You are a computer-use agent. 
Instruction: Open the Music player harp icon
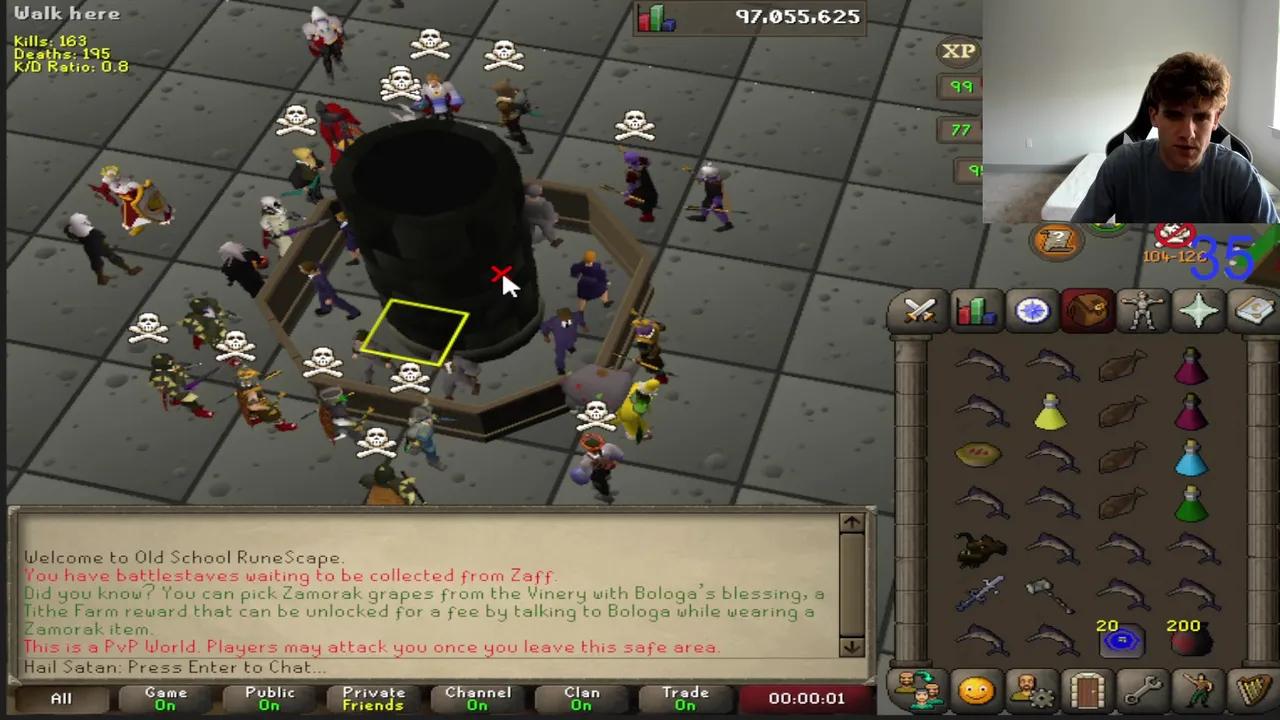pos(1255,690)
